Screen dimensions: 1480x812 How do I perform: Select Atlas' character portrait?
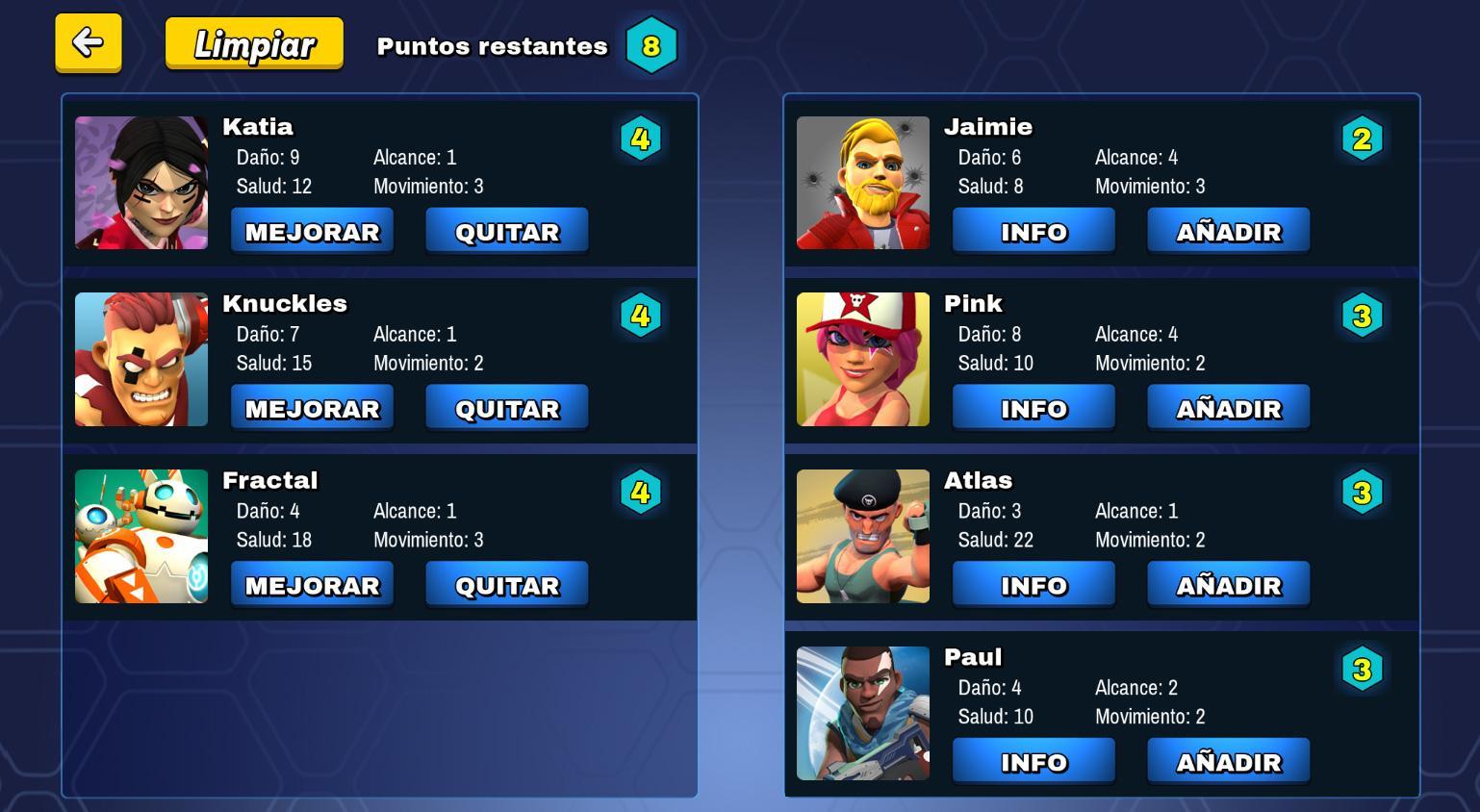[862, 536]
